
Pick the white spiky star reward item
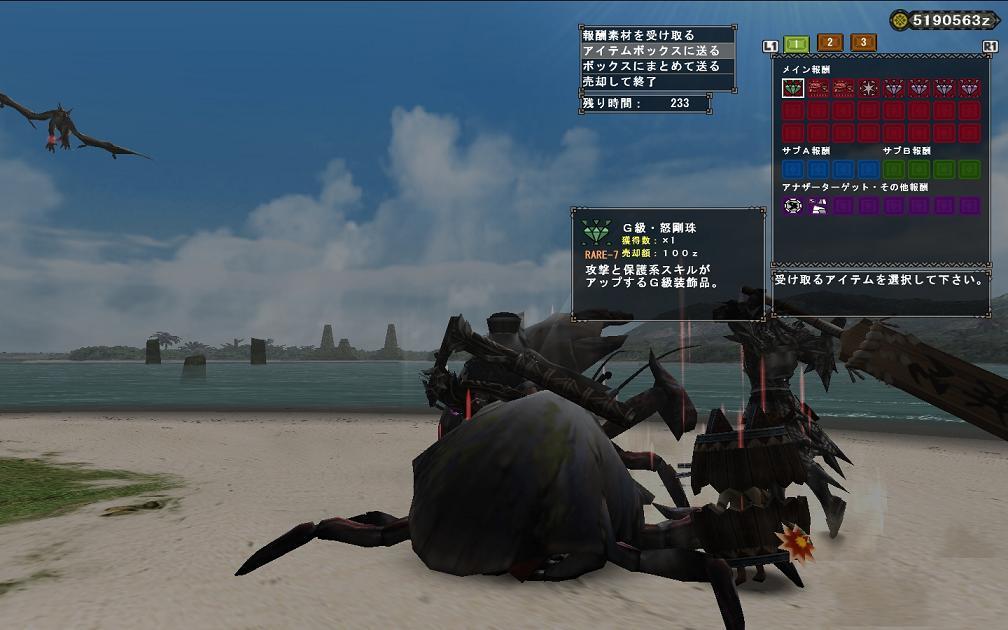[x=869, y=88]
